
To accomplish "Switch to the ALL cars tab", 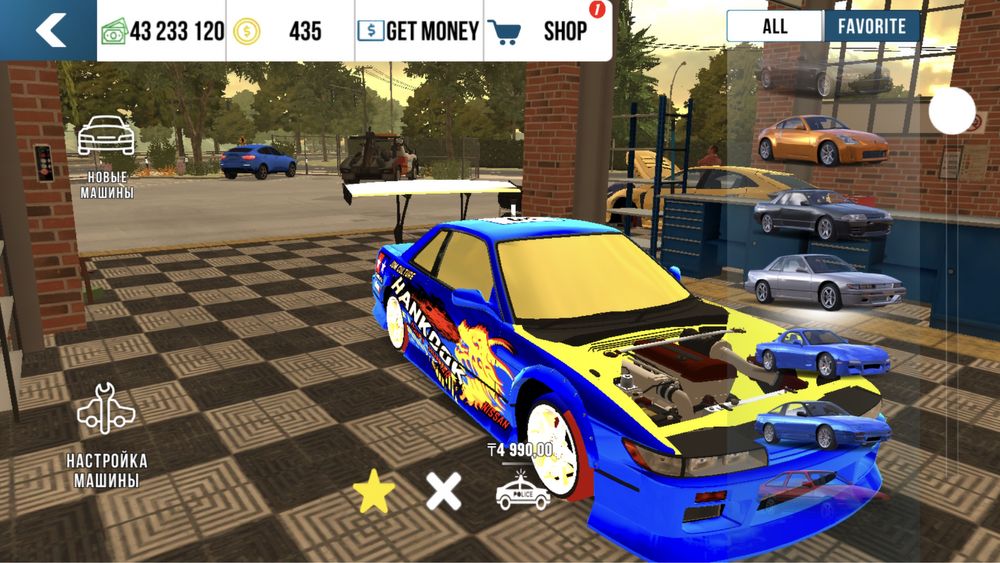I will pyautogui.click(x=774, y=26).
